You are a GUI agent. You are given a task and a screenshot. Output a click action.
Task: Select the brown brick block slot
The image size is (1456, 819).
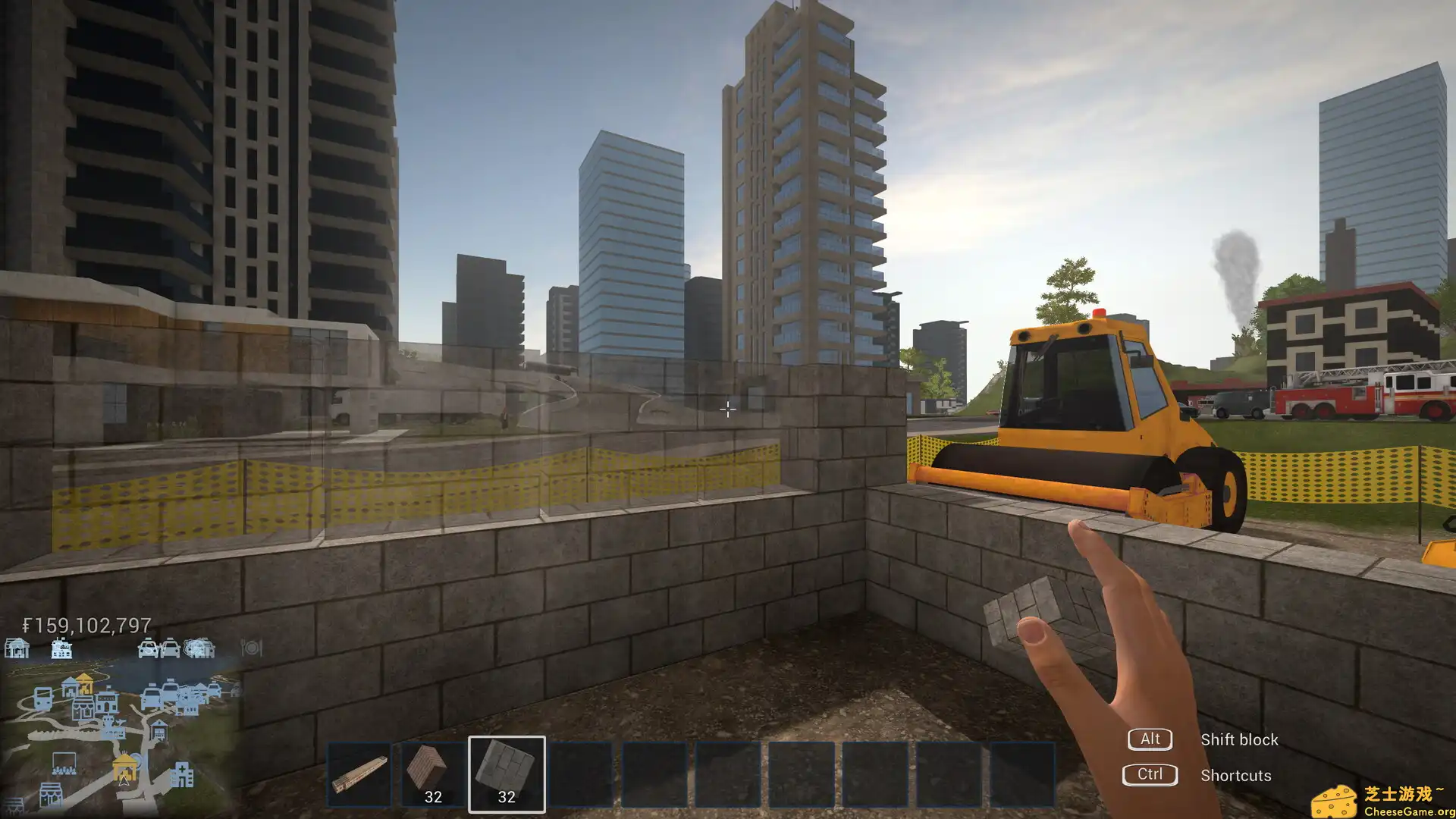[x=433, y=773]
